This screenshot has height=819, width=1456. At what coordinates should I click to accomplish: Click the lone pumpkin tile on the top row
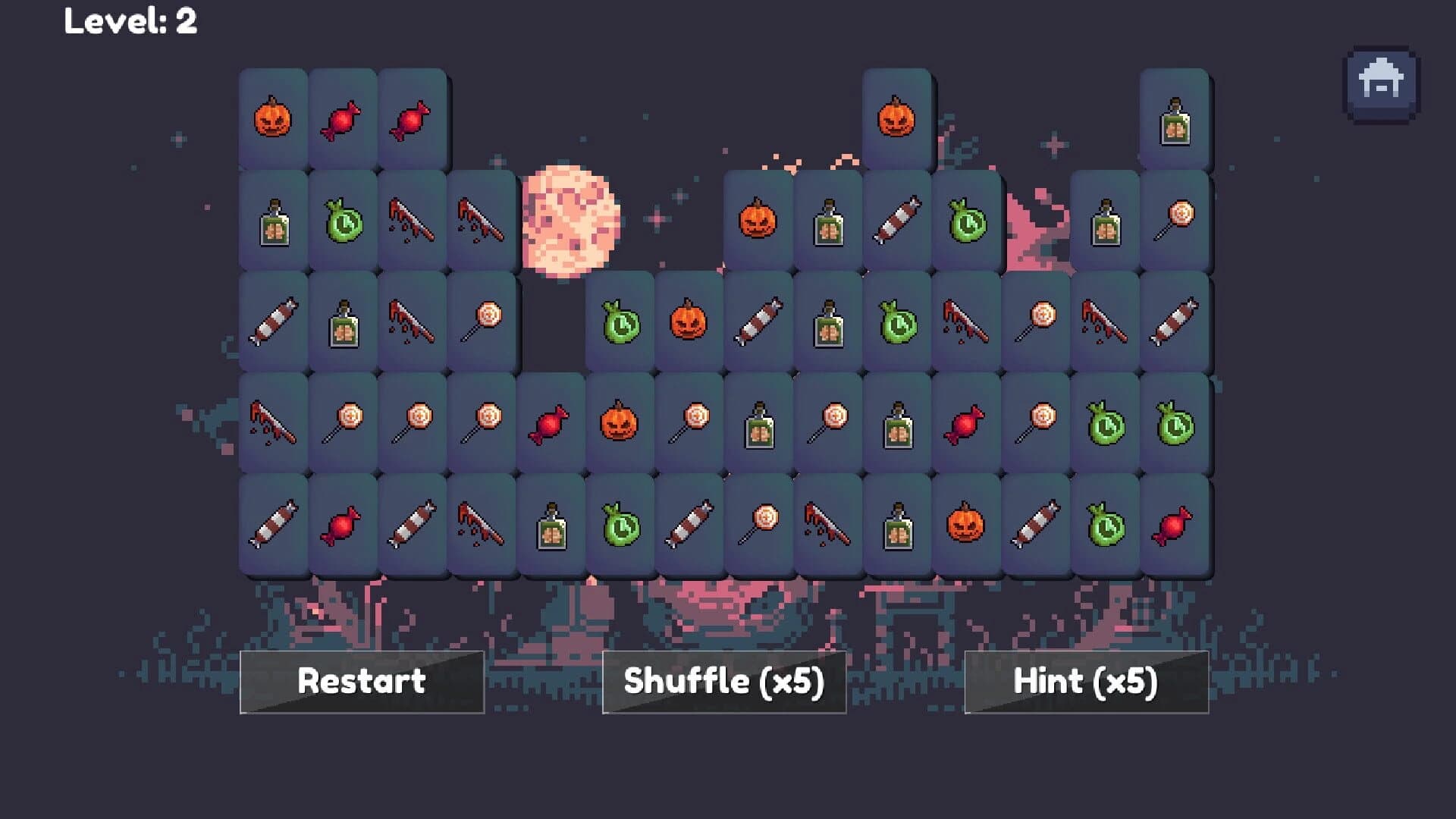click(x=896, y=118)
